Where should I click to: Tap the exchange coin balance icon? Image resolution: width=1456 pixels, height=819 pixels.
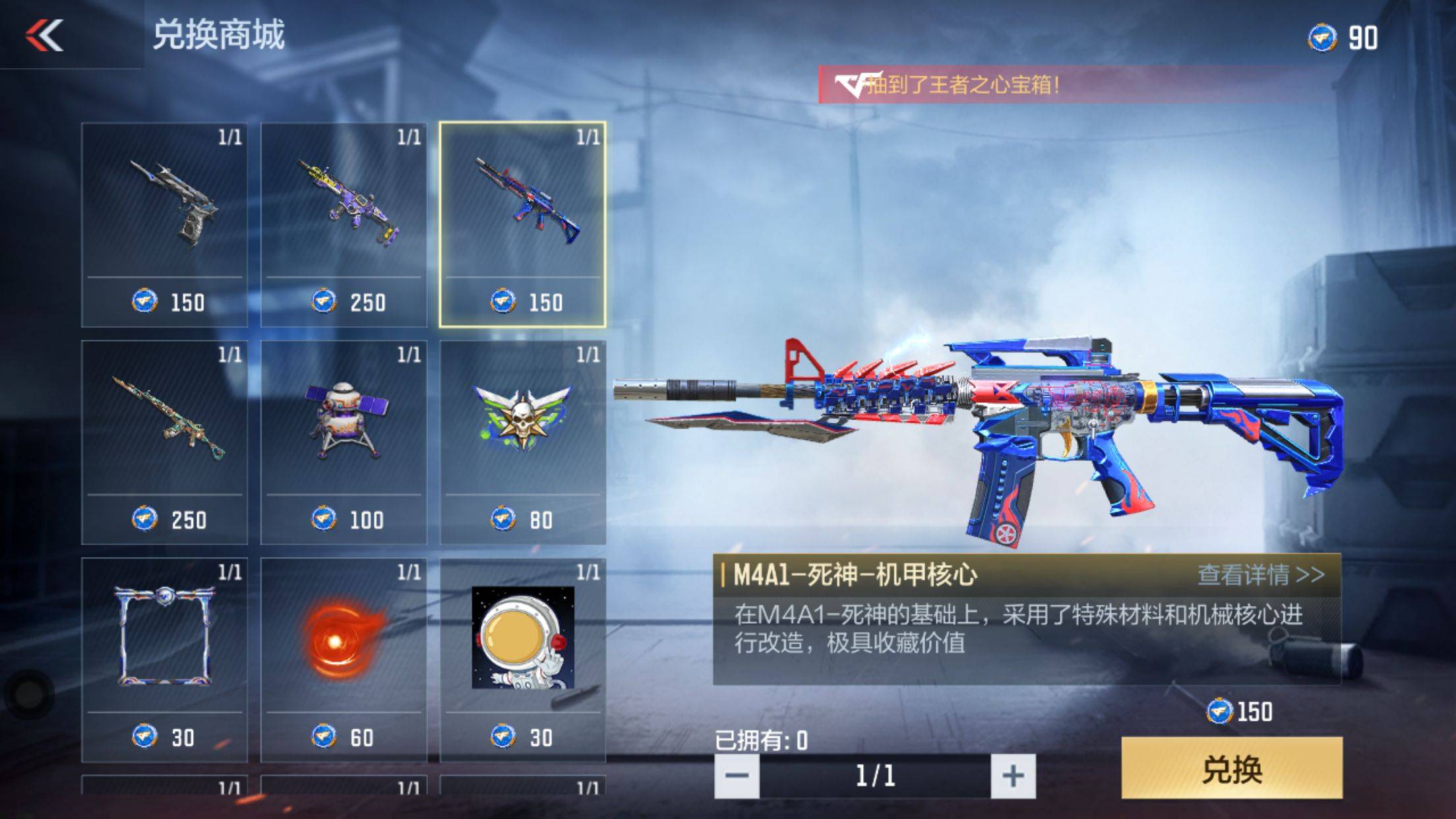pos(1322,38)
